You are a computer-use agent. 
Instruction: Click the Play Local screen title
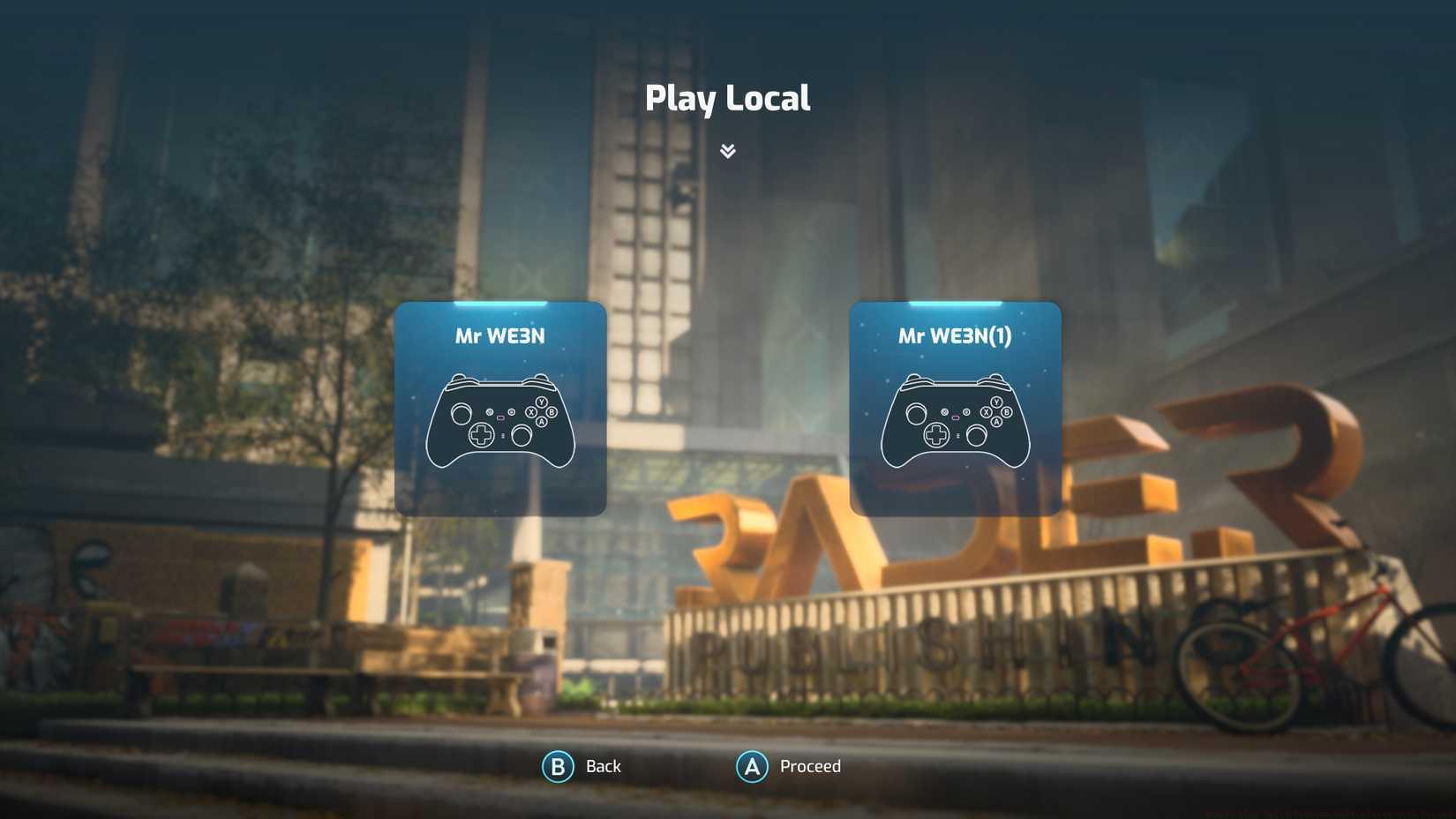(728, 97)
